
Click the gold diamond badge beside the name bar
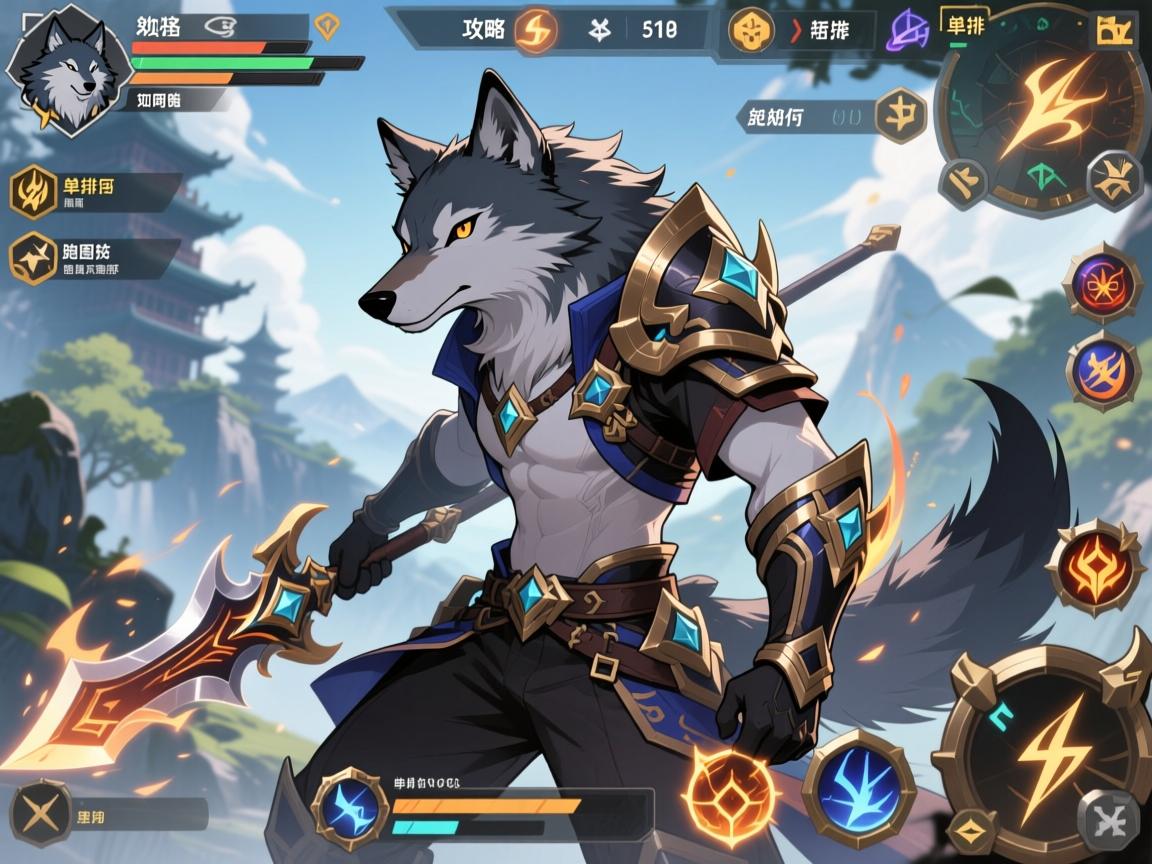pos(326,27)
